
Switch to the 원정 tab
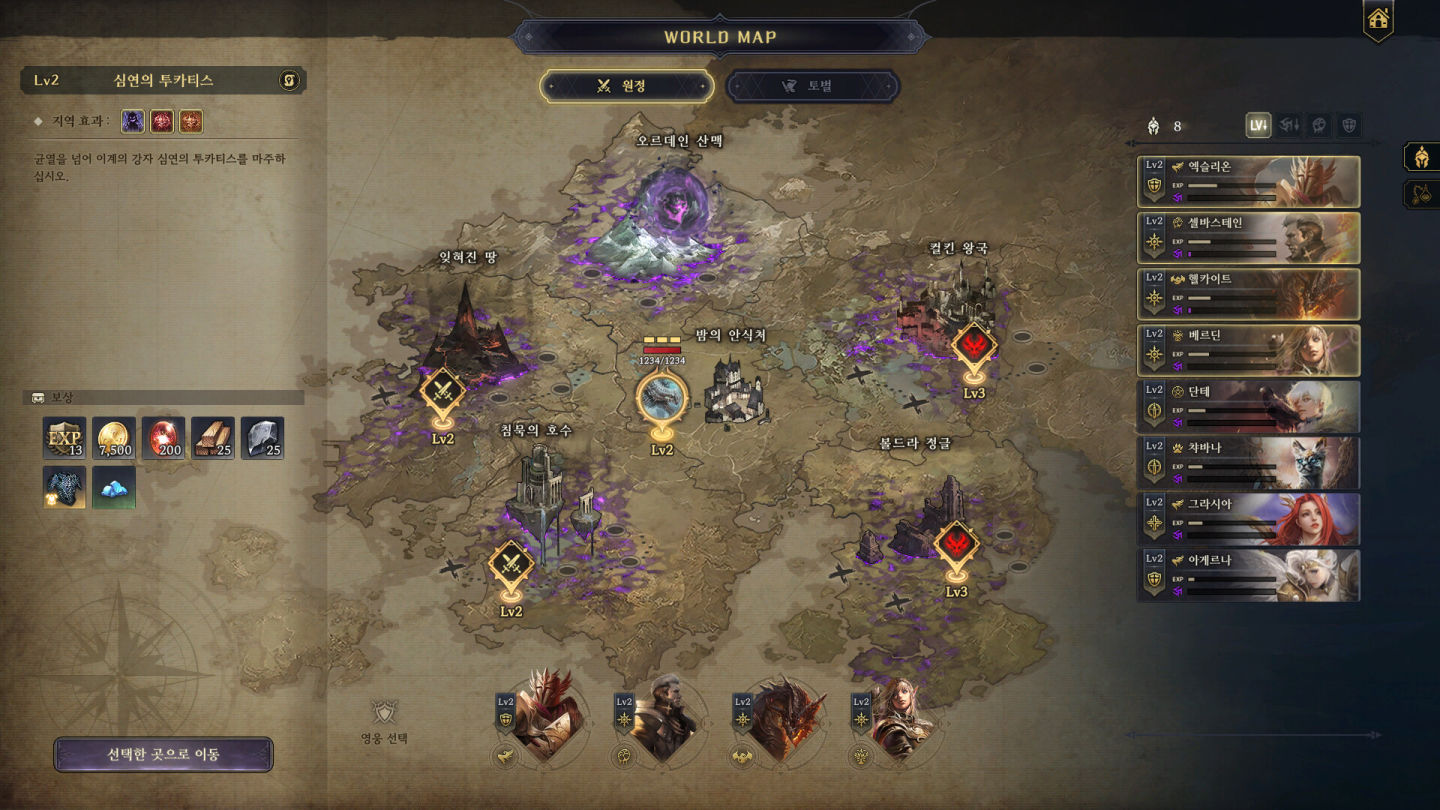[627, 86]
